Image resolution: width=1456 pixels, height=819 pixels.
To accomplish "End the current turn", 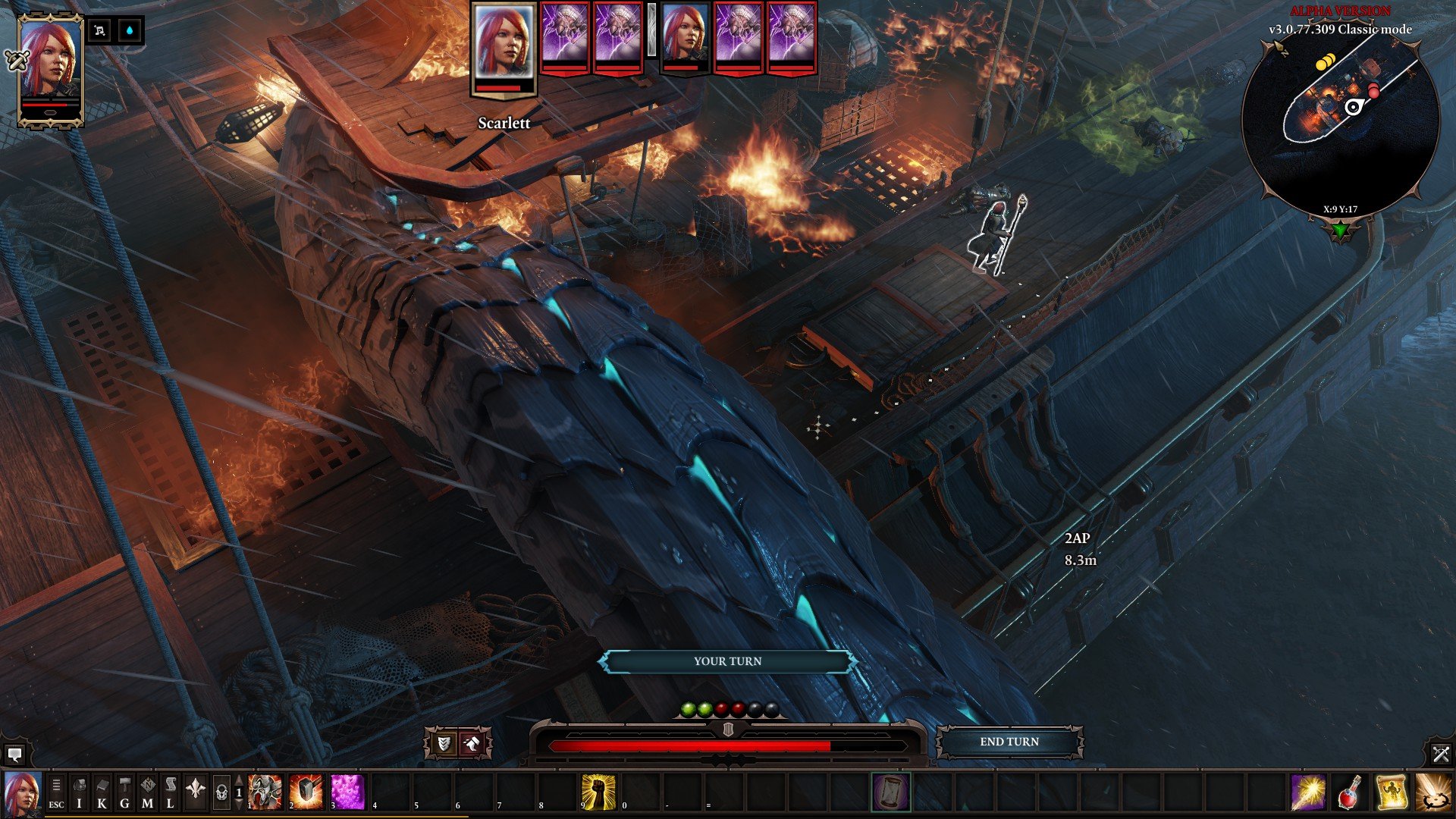I will (1009, 742).
